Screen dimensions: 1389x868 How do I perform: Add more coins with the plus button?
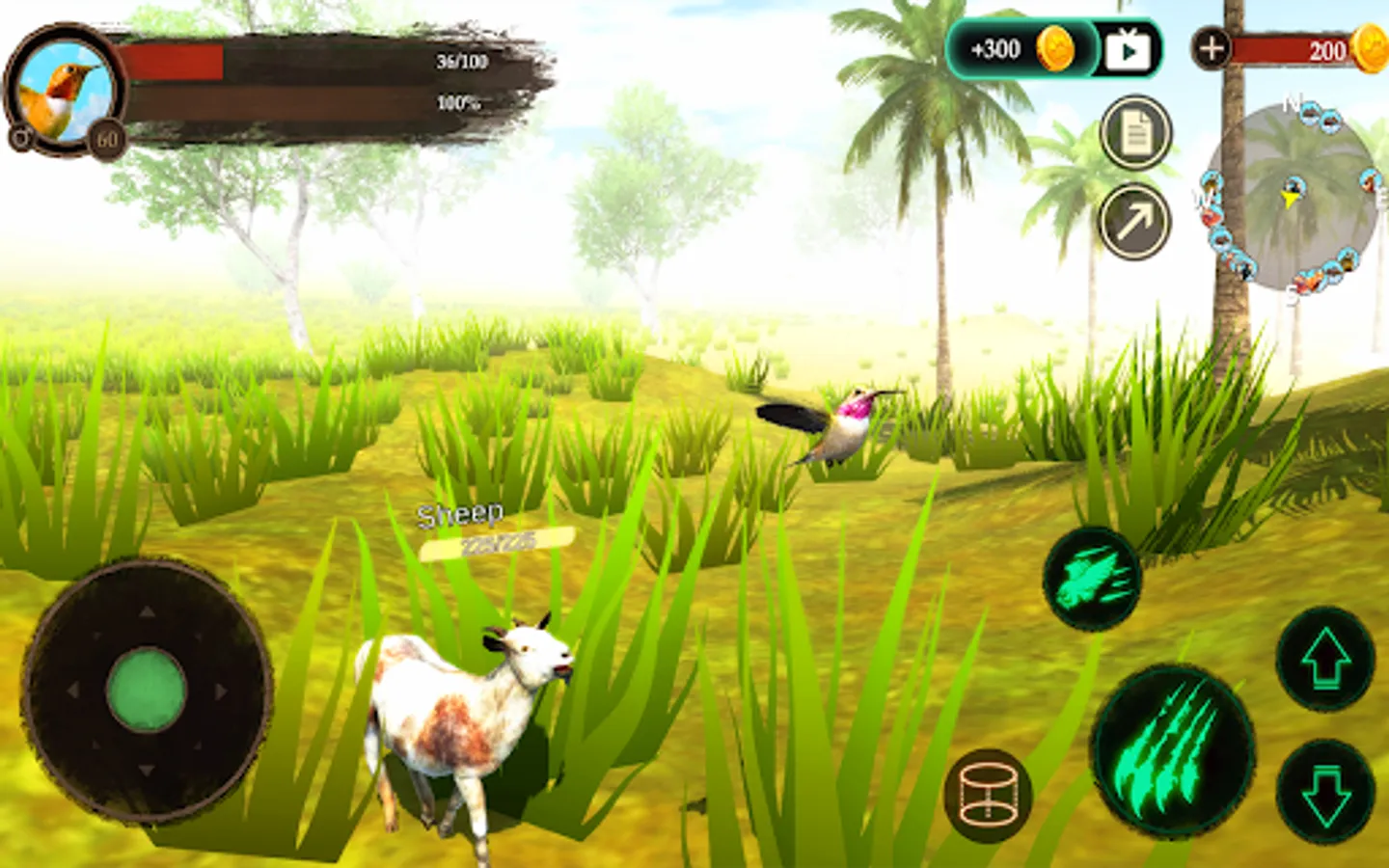(x=1212, y=47)
